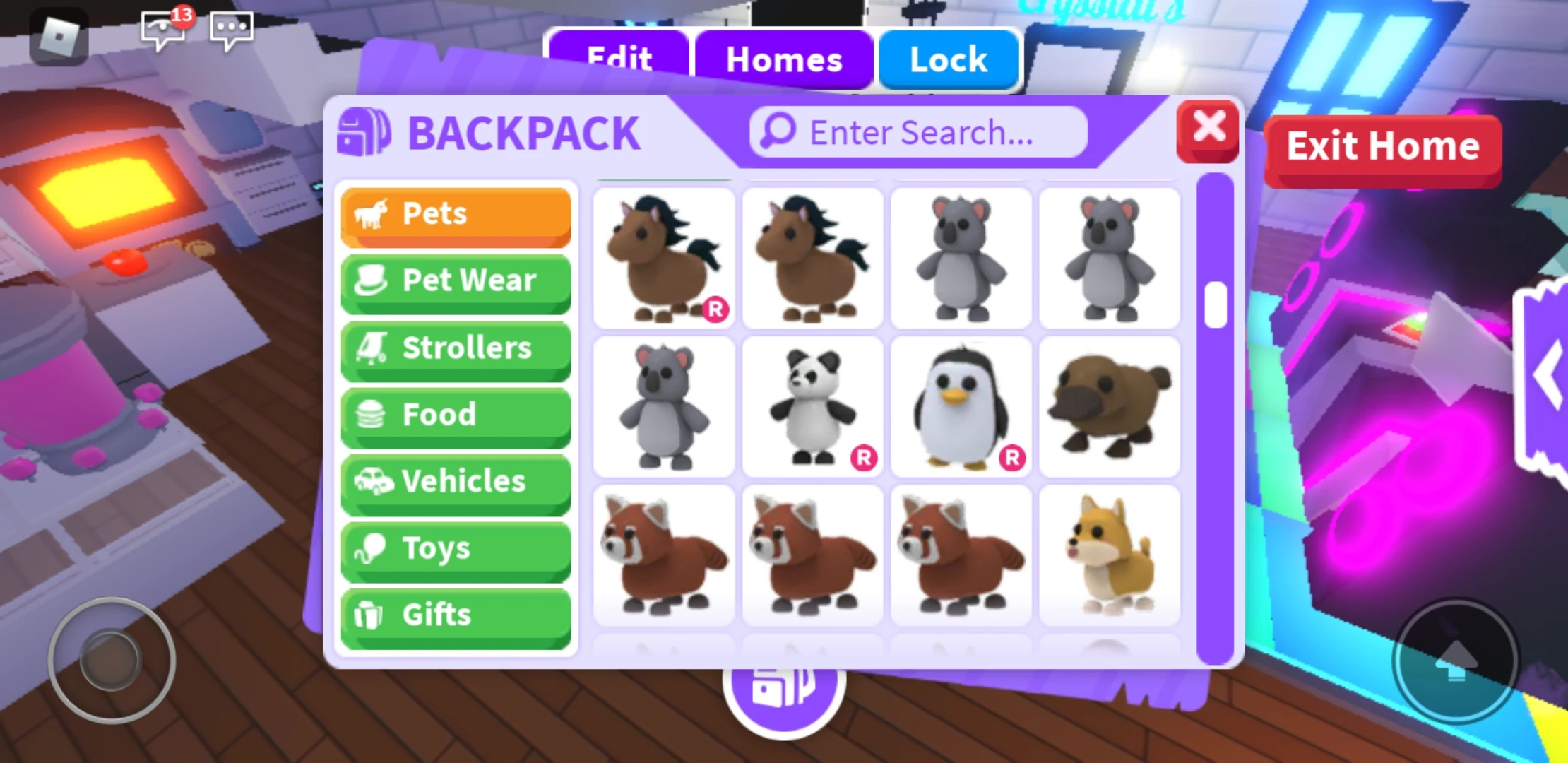This screenshot has height=763, width=1568.
Task: Collapse the backpack with the red X
Action: (1208, 129)
